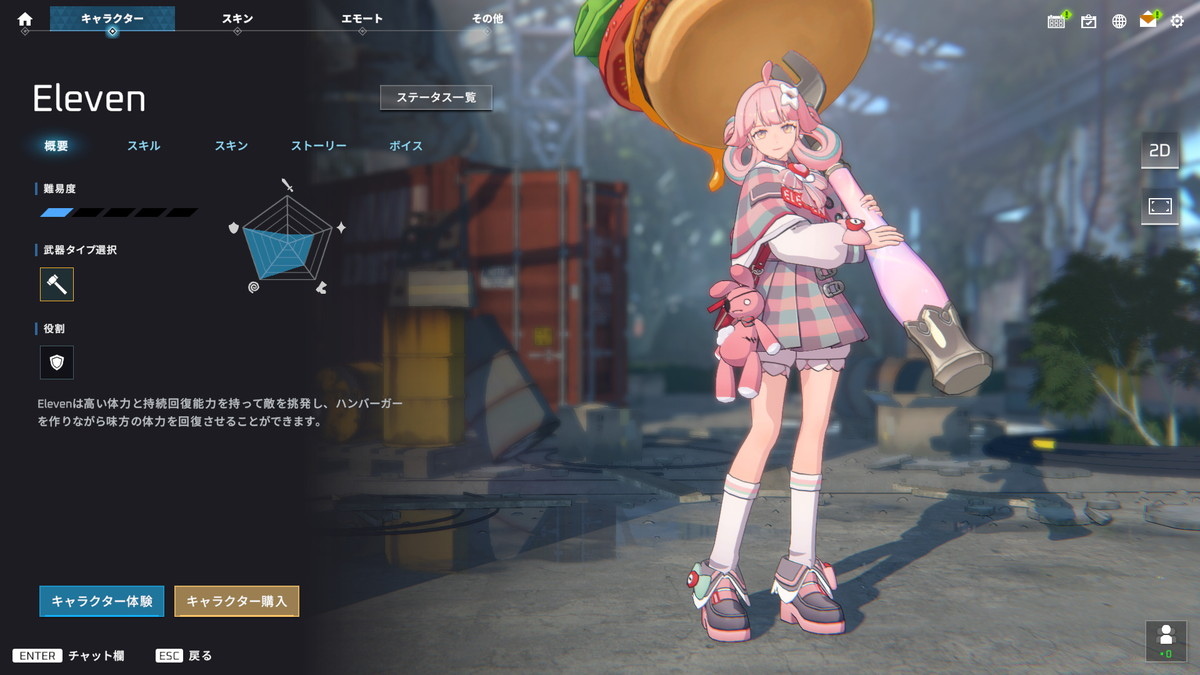Screen dimensions: 1200x675
Task: Switch to the キャラクター top tab
Action: tap(112, 19)
